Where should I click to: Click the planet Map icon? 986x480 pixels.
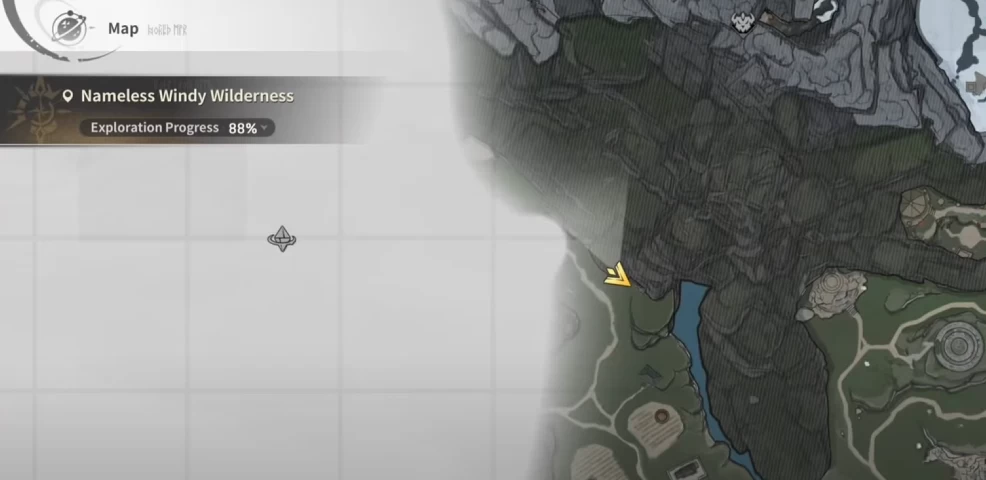(x=69, y=27)
